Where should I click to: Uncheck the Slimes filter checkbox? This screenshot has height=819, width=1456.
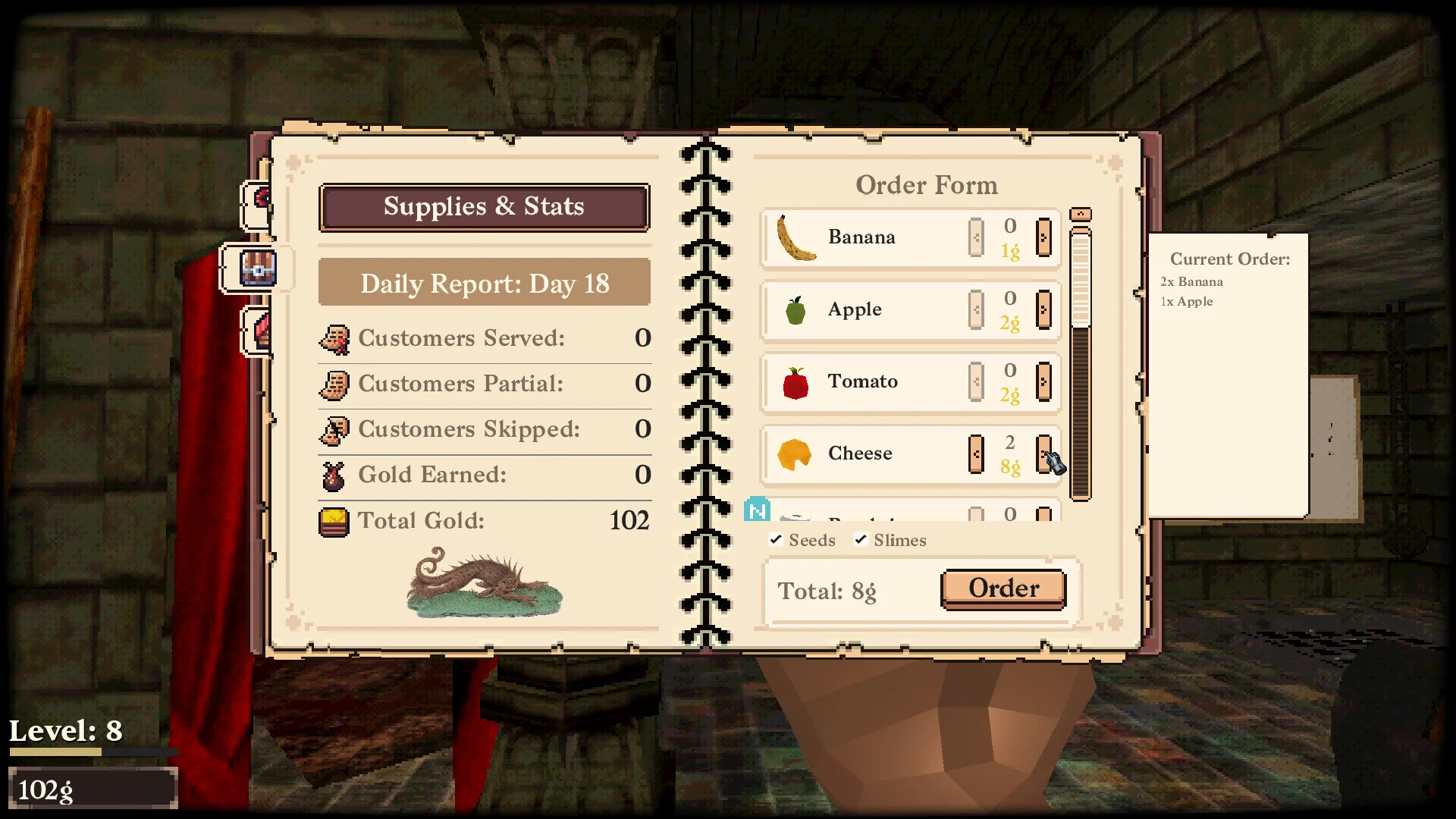861,540
